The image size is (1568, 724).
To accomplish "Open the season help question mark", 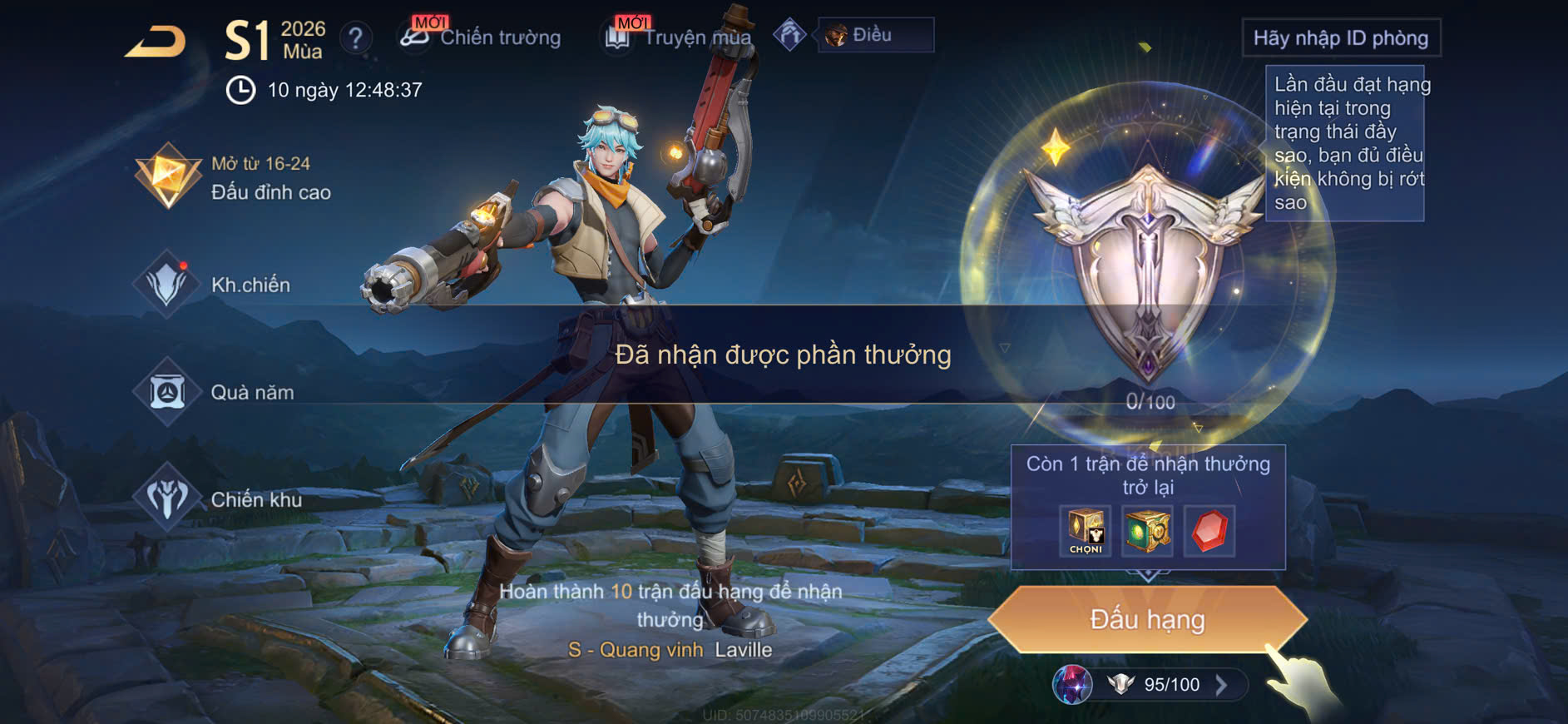I will 356,37.
